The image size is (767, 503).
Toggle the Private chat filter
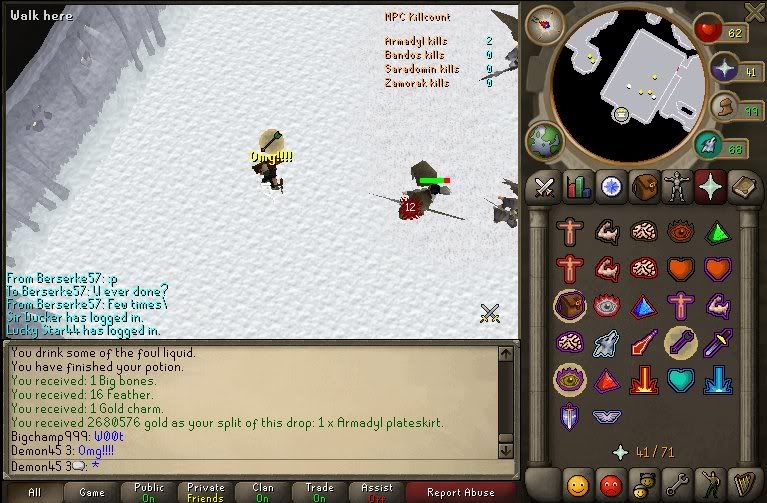205,492
